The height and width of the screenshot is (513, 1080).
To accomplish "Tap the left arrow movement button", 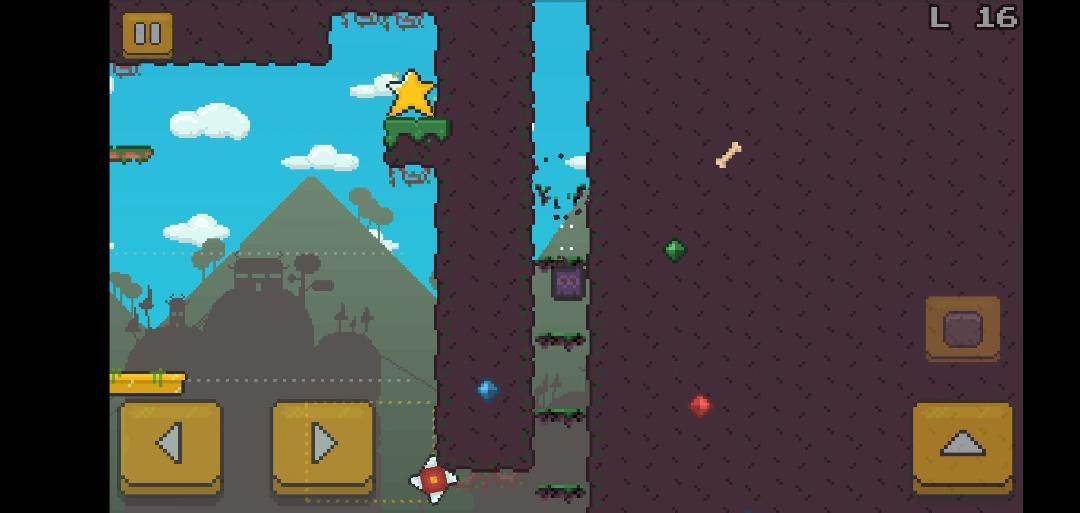I will coord(170,445).
